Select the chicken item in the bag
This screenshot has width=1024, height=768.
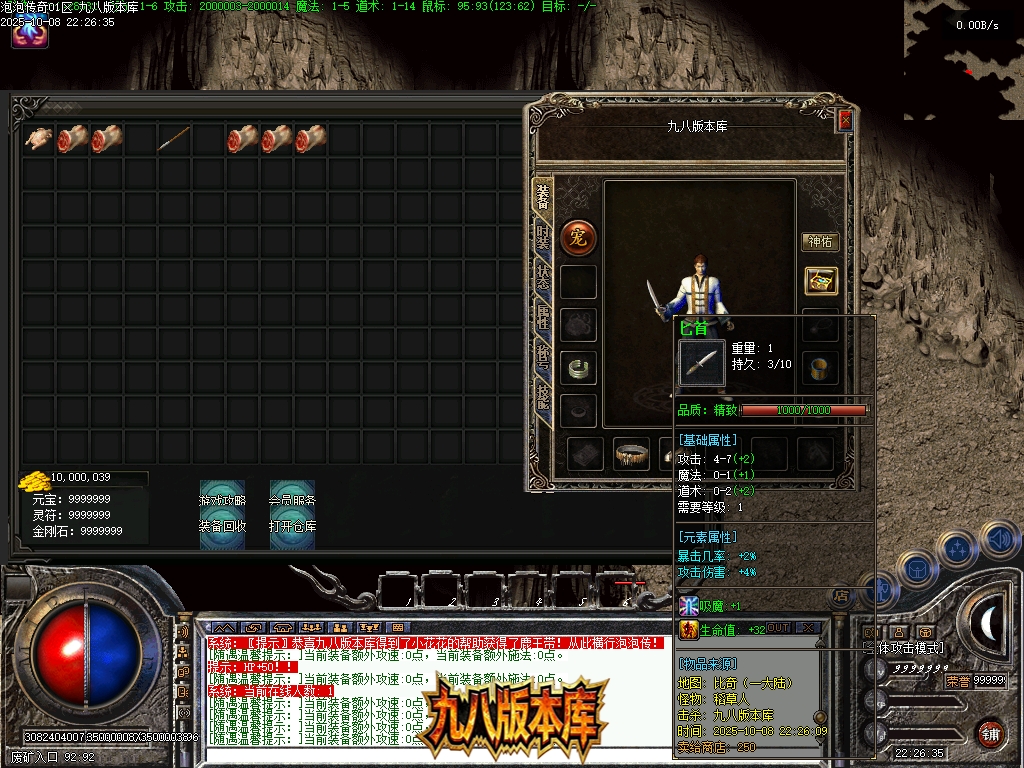click(x=38, y=139)
